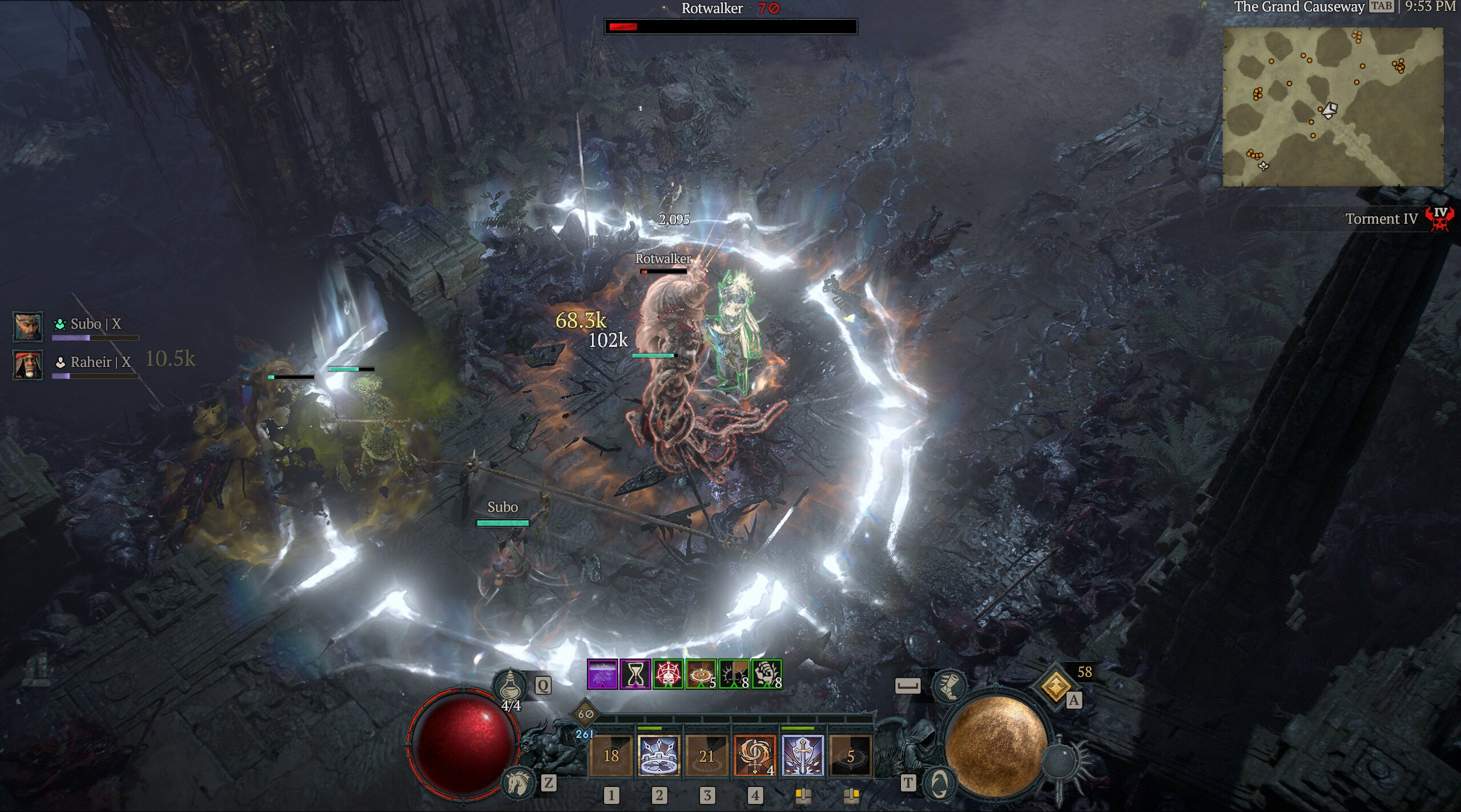Select the skill slot on 18-second cooldown
The width and height of the screenshot is (1461, 812).
tap(611, 756)
